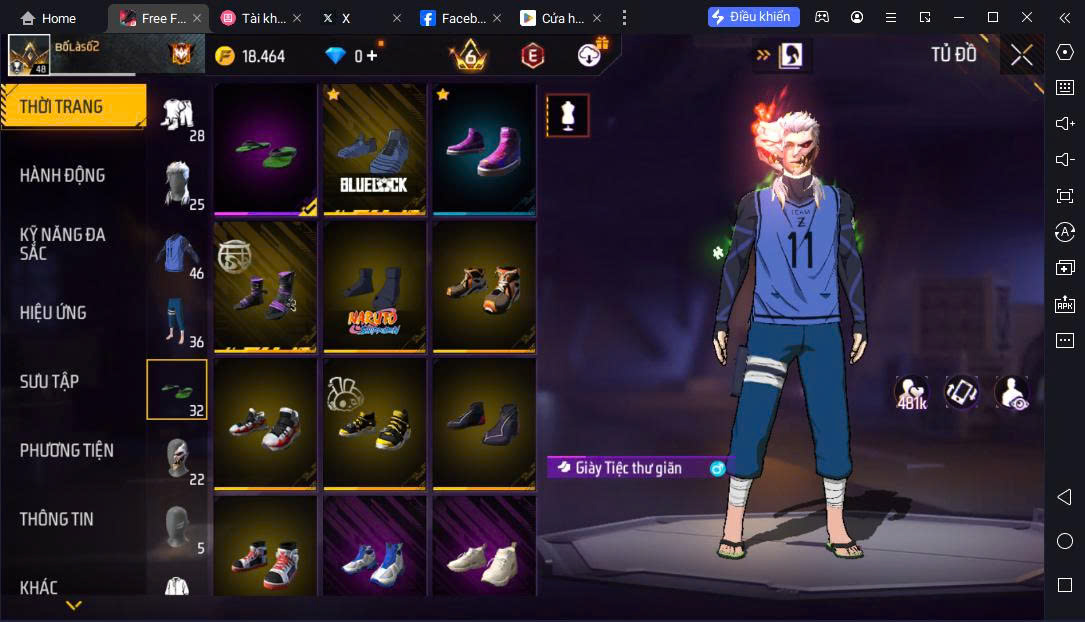This screenshot has width=1085, height=622.
Task: Switch to the Facebook browser tab
Action: pos(455,18)
